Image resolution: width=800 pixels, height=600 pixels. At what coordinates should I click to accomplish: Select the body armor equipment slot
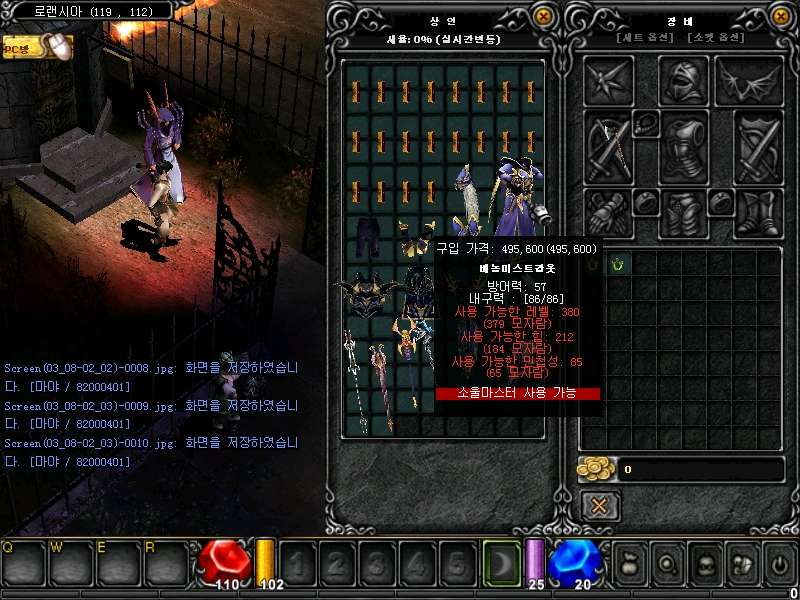click(x=684, y=147)
